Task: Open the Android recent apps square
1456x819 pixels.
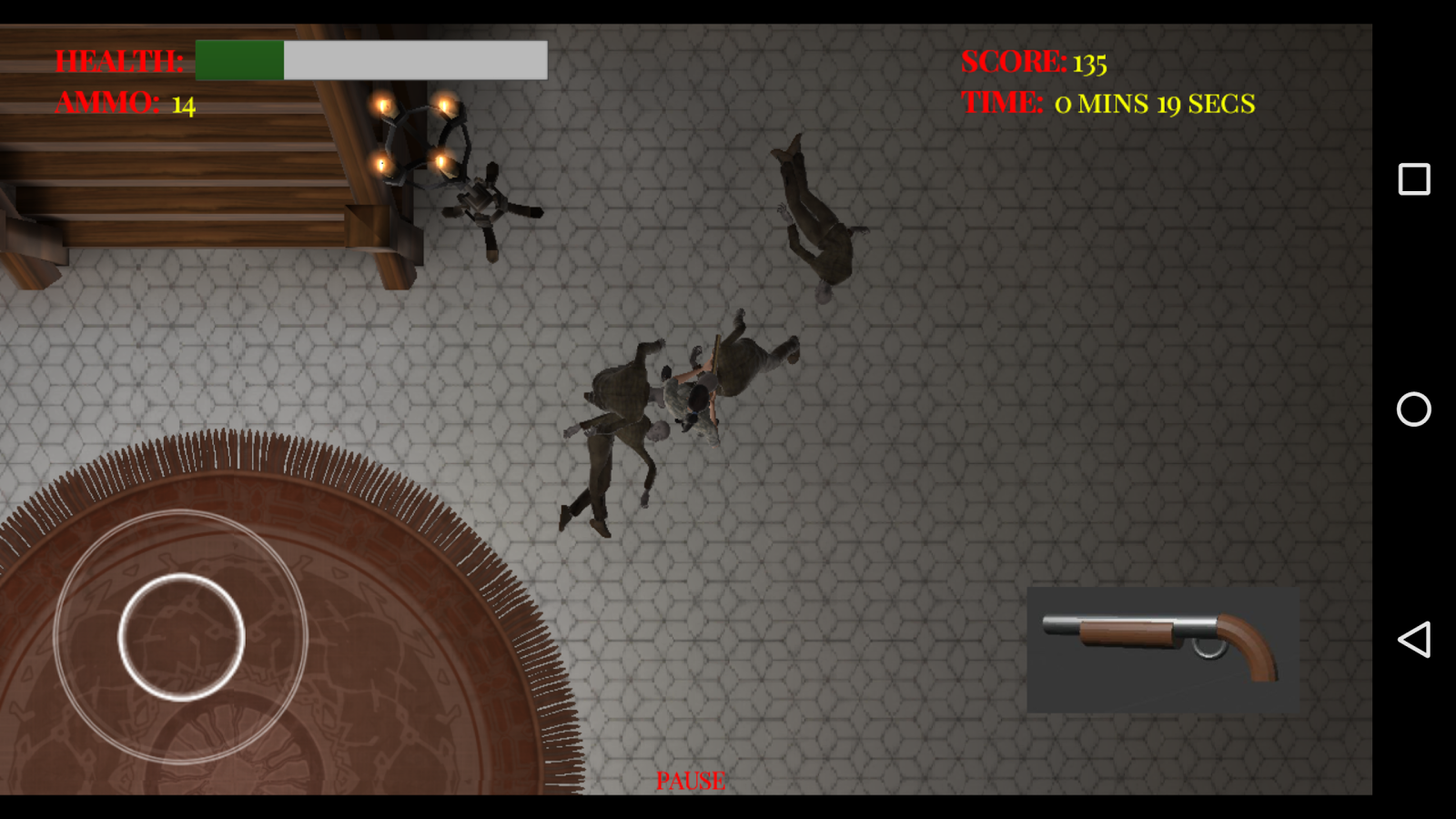Action: pos(1413,179)
